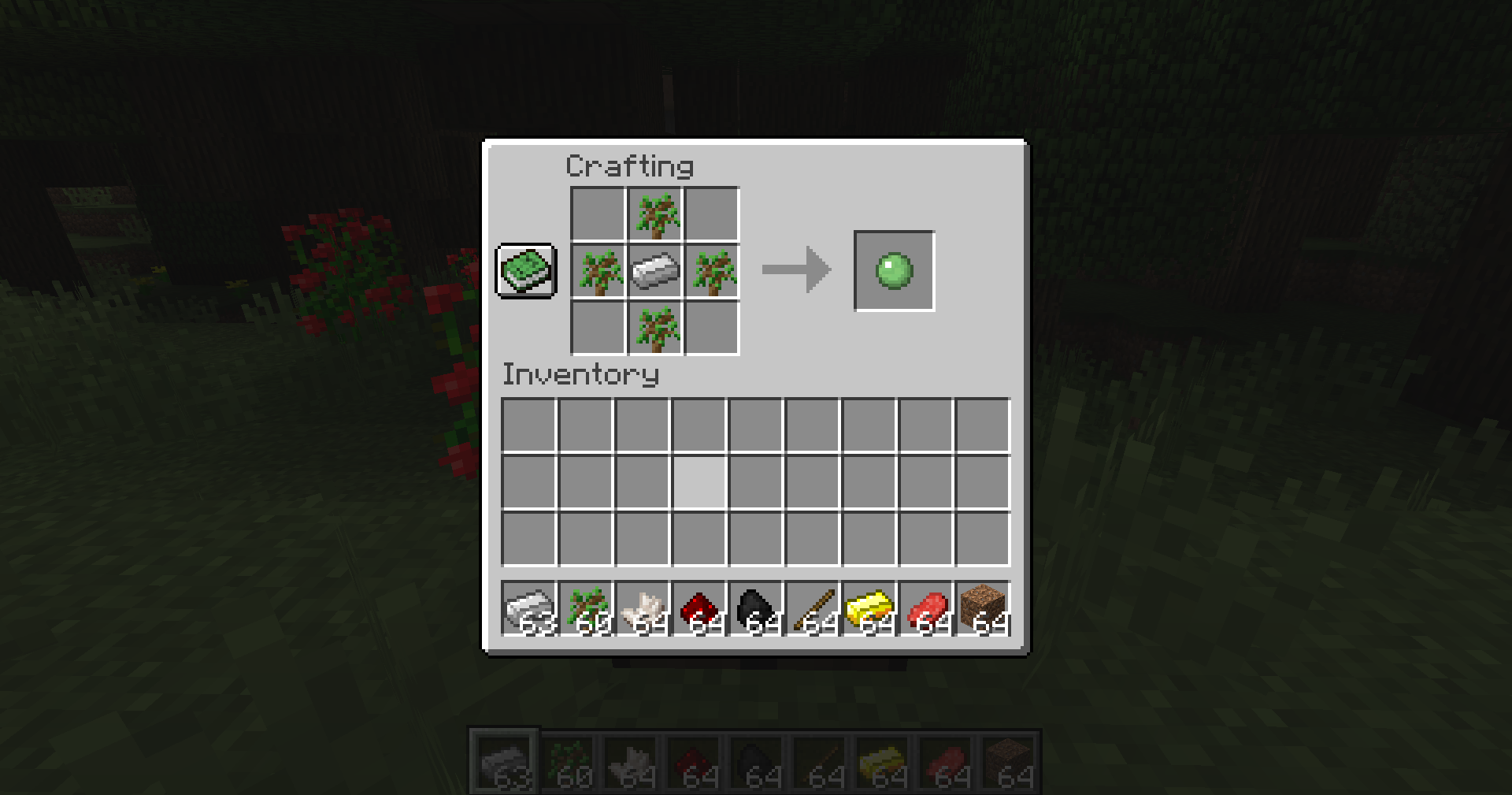Click an empty slot in the top inventory row
The image size is (1512, 795).
pyautogui.click(x=528, y=425)
